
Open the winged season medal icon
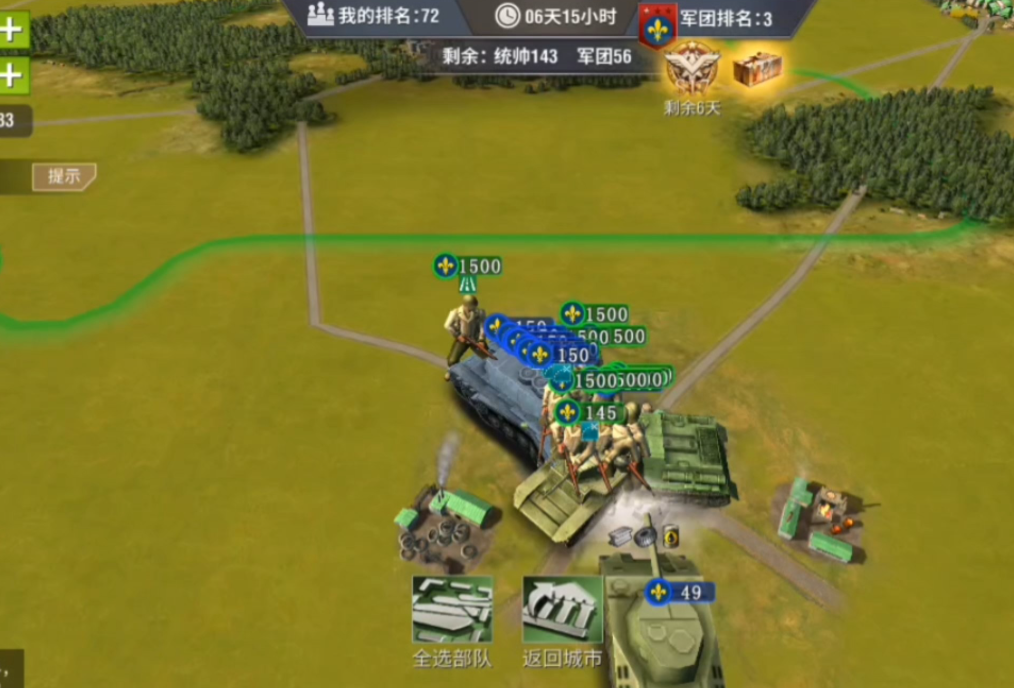(692, 68)
